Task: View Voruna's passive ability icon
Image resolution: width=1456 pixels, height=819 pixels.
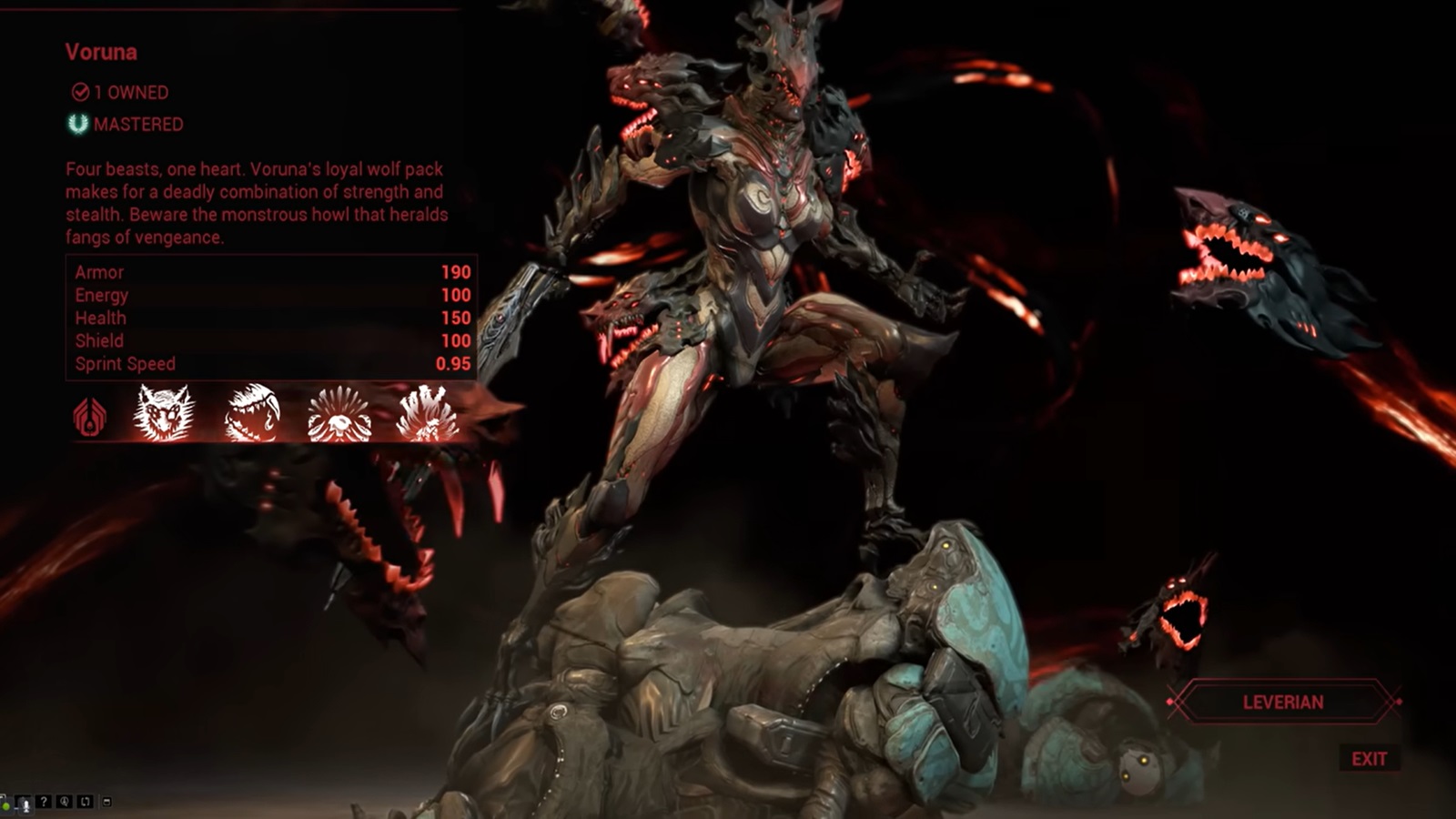Action: click(x=89, y=417)
